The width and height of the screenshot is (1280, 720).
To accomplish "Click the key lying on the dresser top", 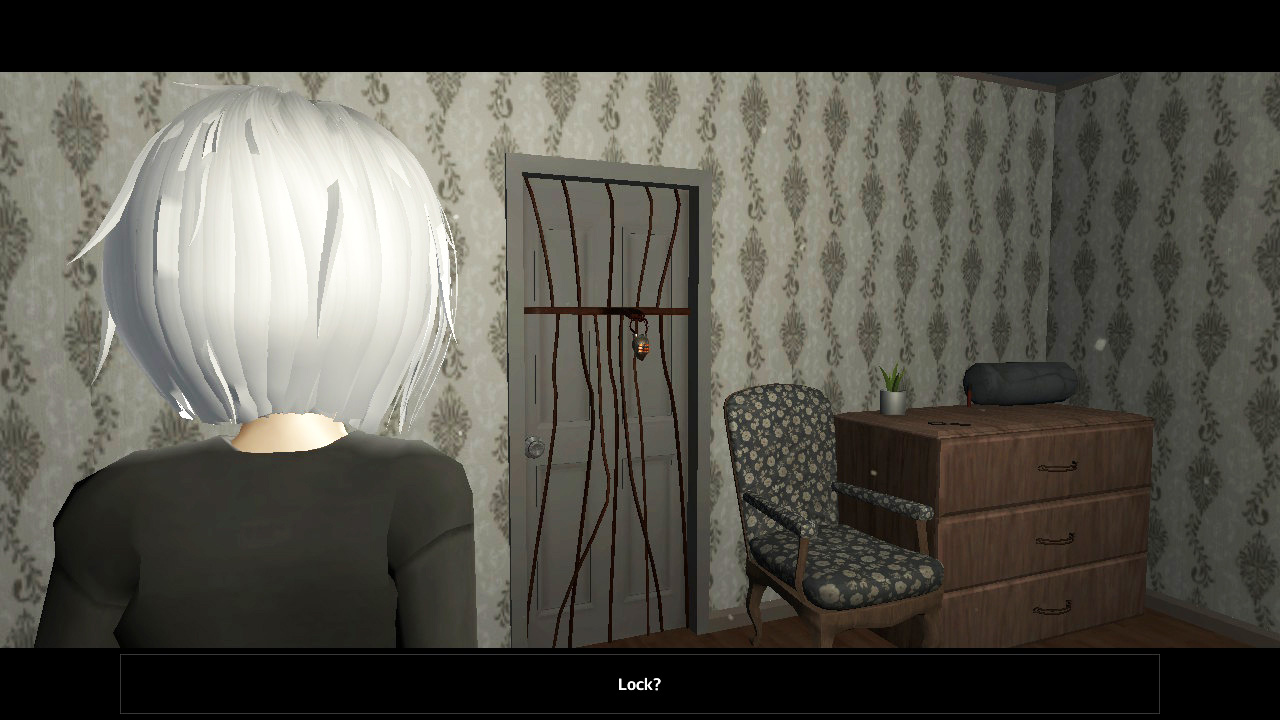I will 945,423.
